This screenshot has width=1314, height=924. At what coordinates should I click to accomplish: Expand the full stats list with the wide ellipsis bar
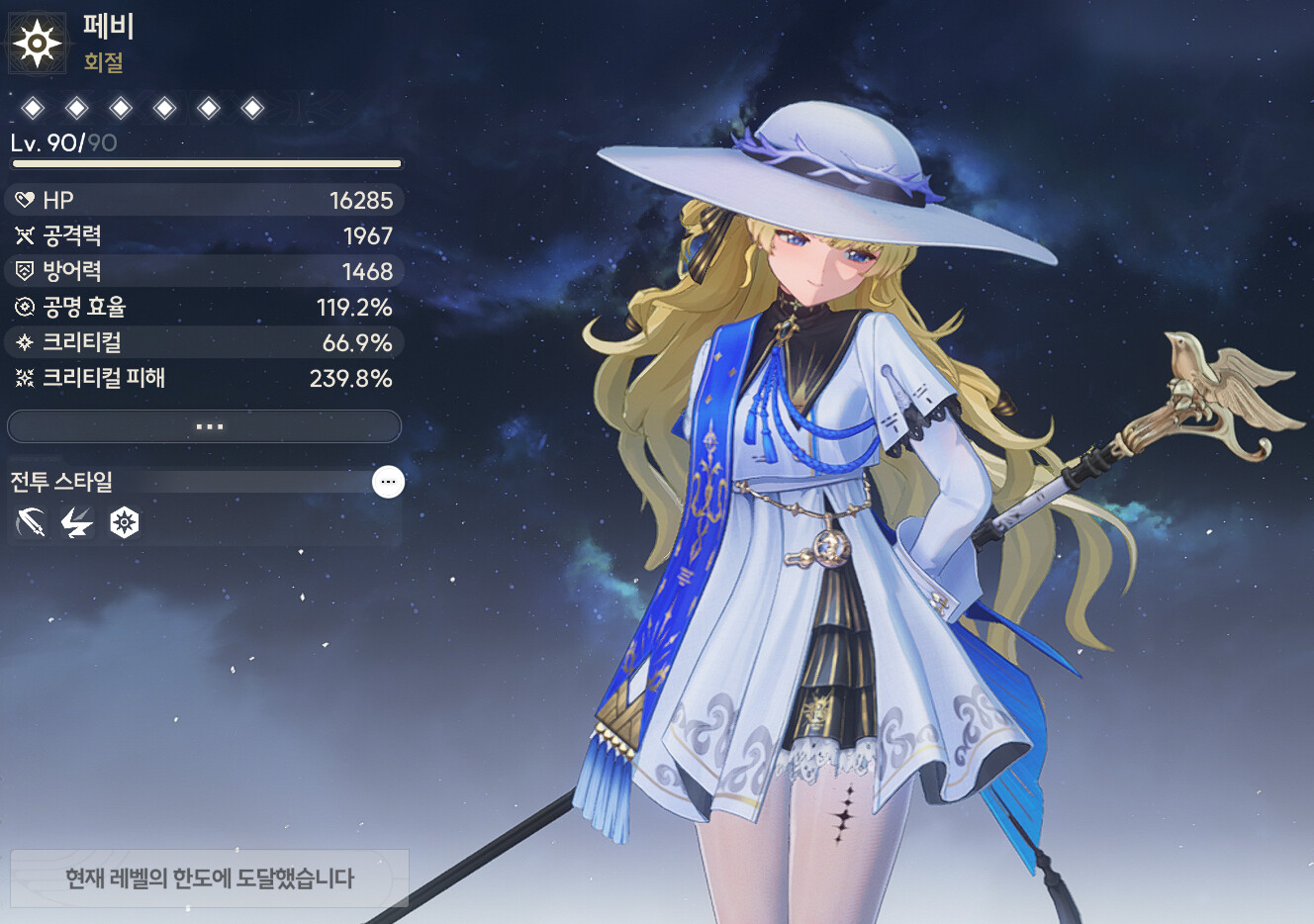click(x=204, y=426)
